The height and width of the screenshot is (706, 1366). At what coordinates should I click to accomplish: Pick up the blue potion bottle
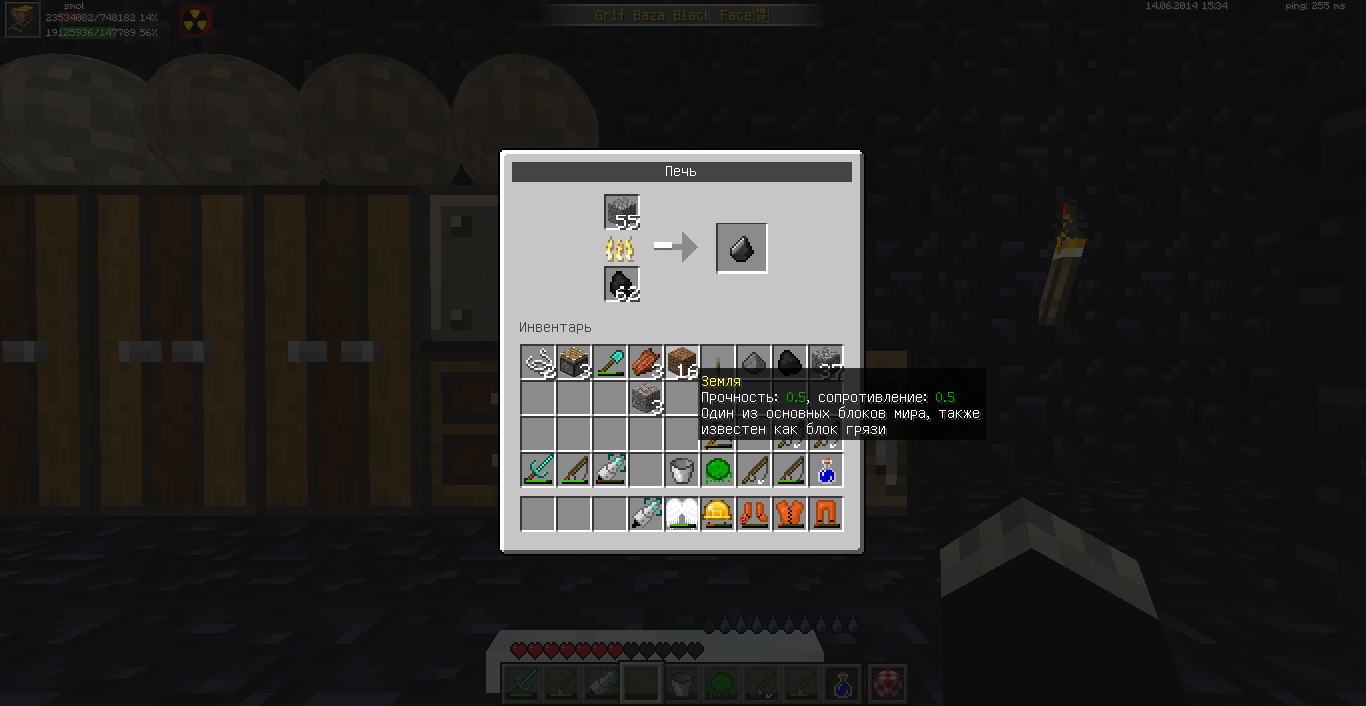click(x=826, y=470)
